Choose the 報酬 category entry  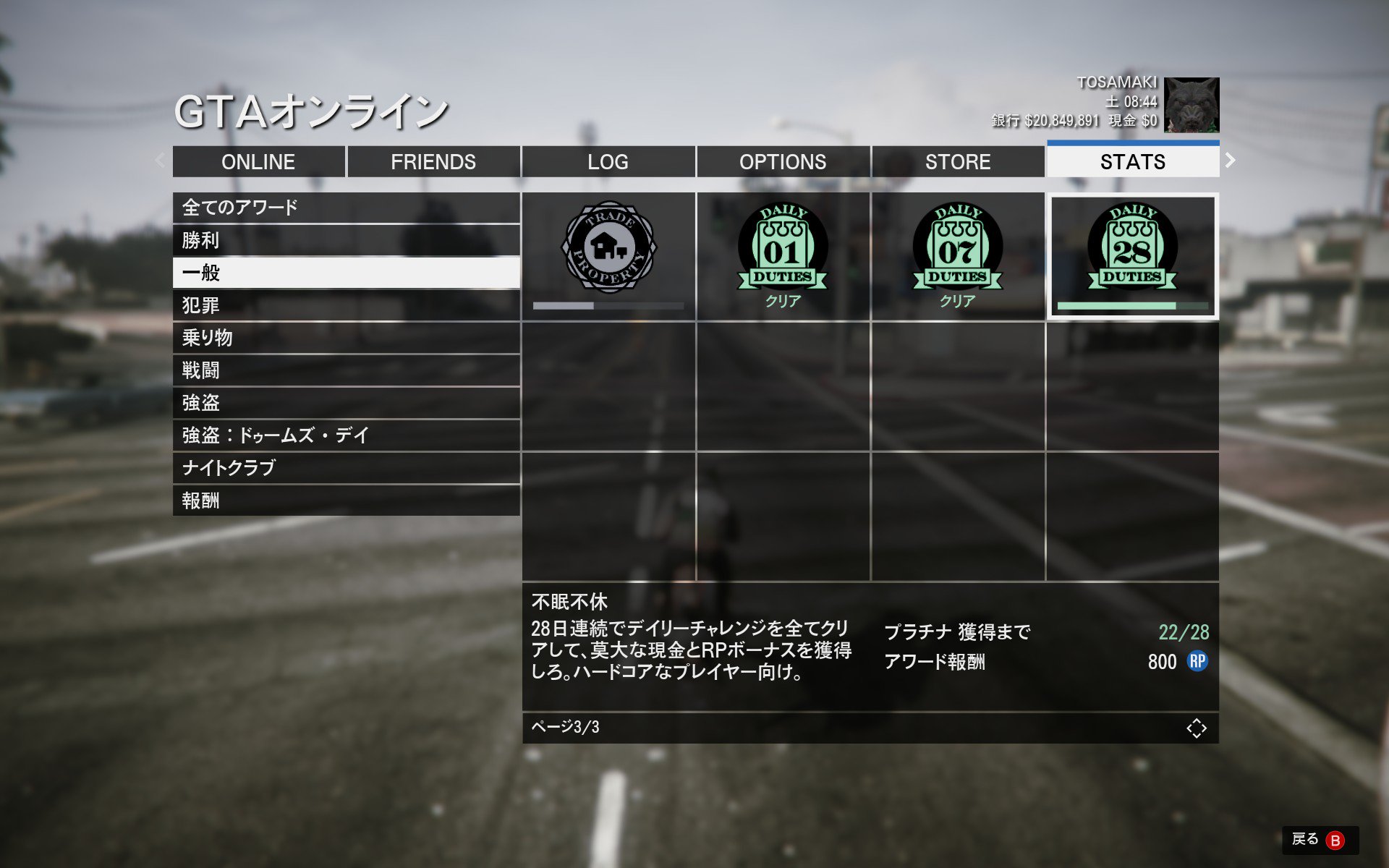346,501
